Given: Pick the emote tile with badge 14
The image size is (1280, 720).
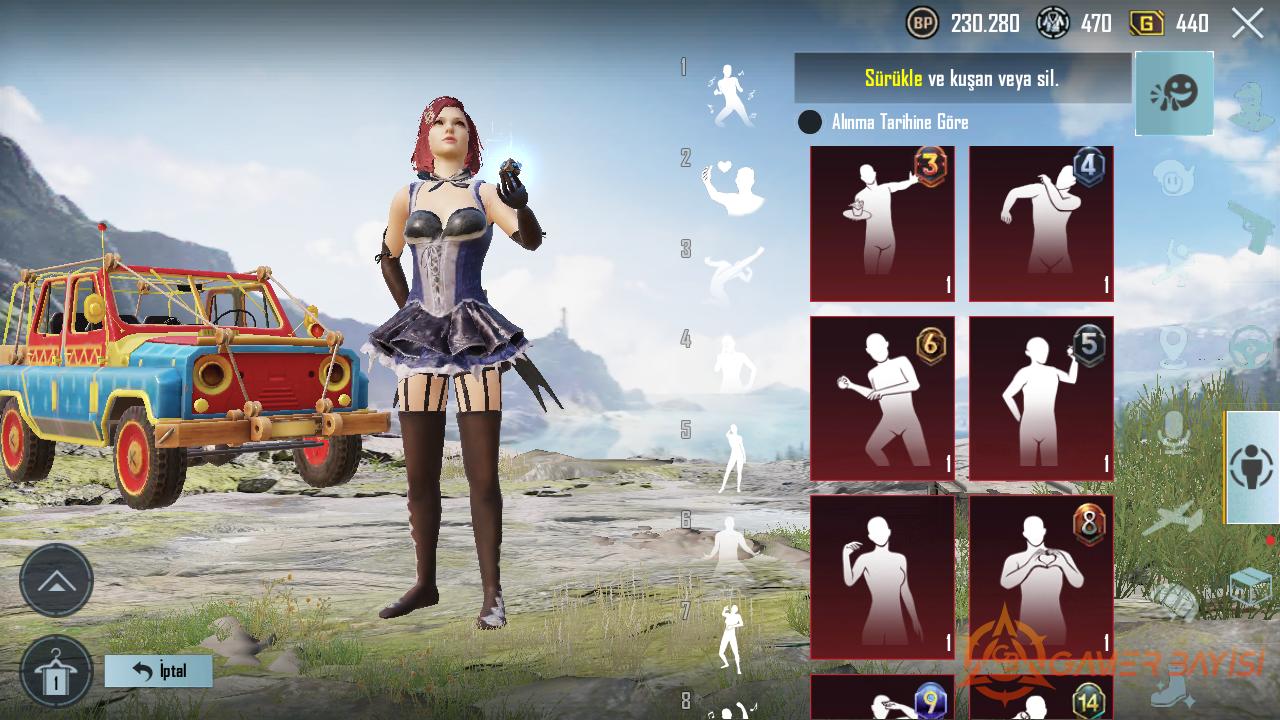Looking at the screenshot, I should [1041, 698].
